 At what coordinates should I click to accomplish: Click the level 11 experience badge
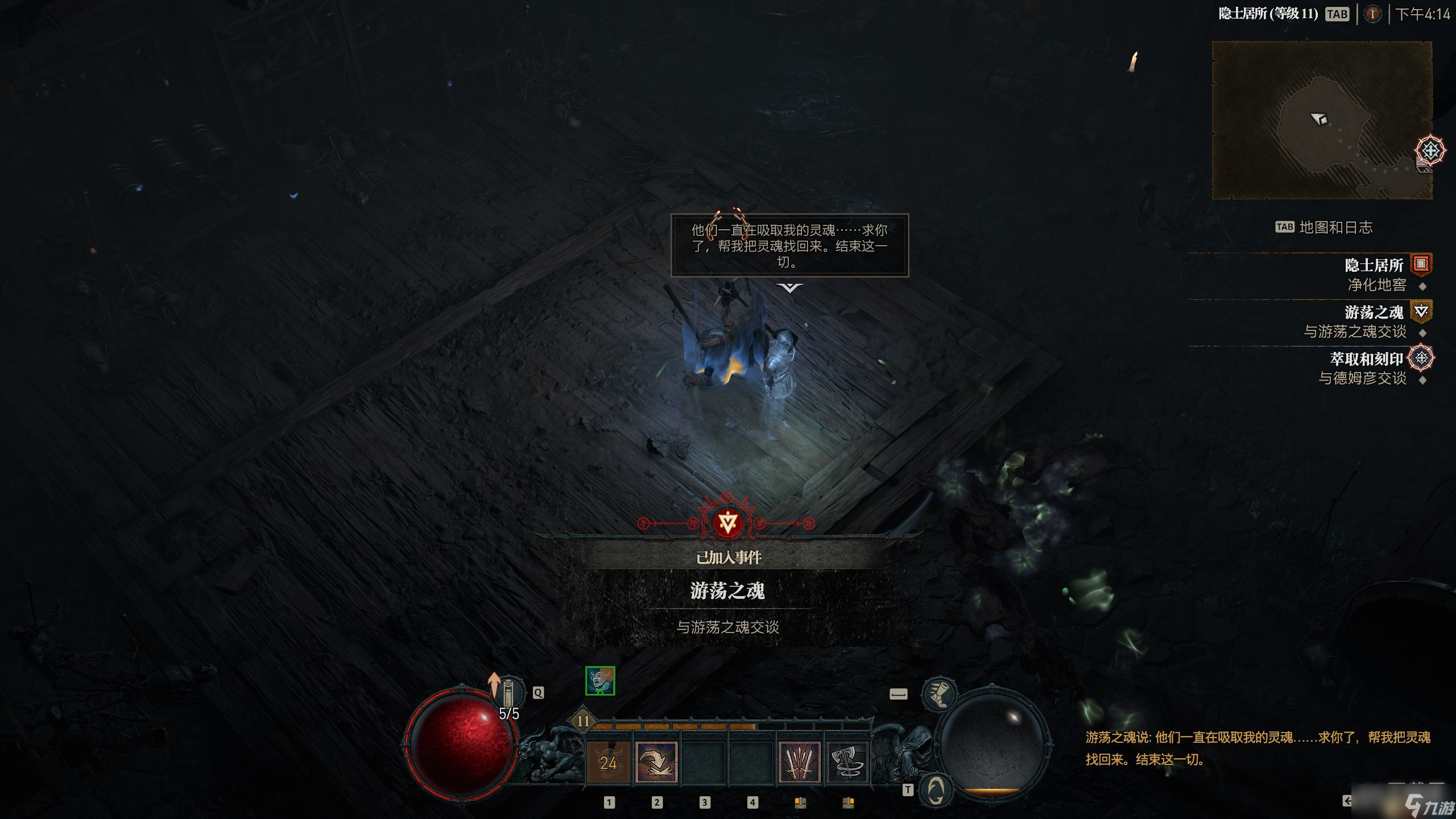583,721
